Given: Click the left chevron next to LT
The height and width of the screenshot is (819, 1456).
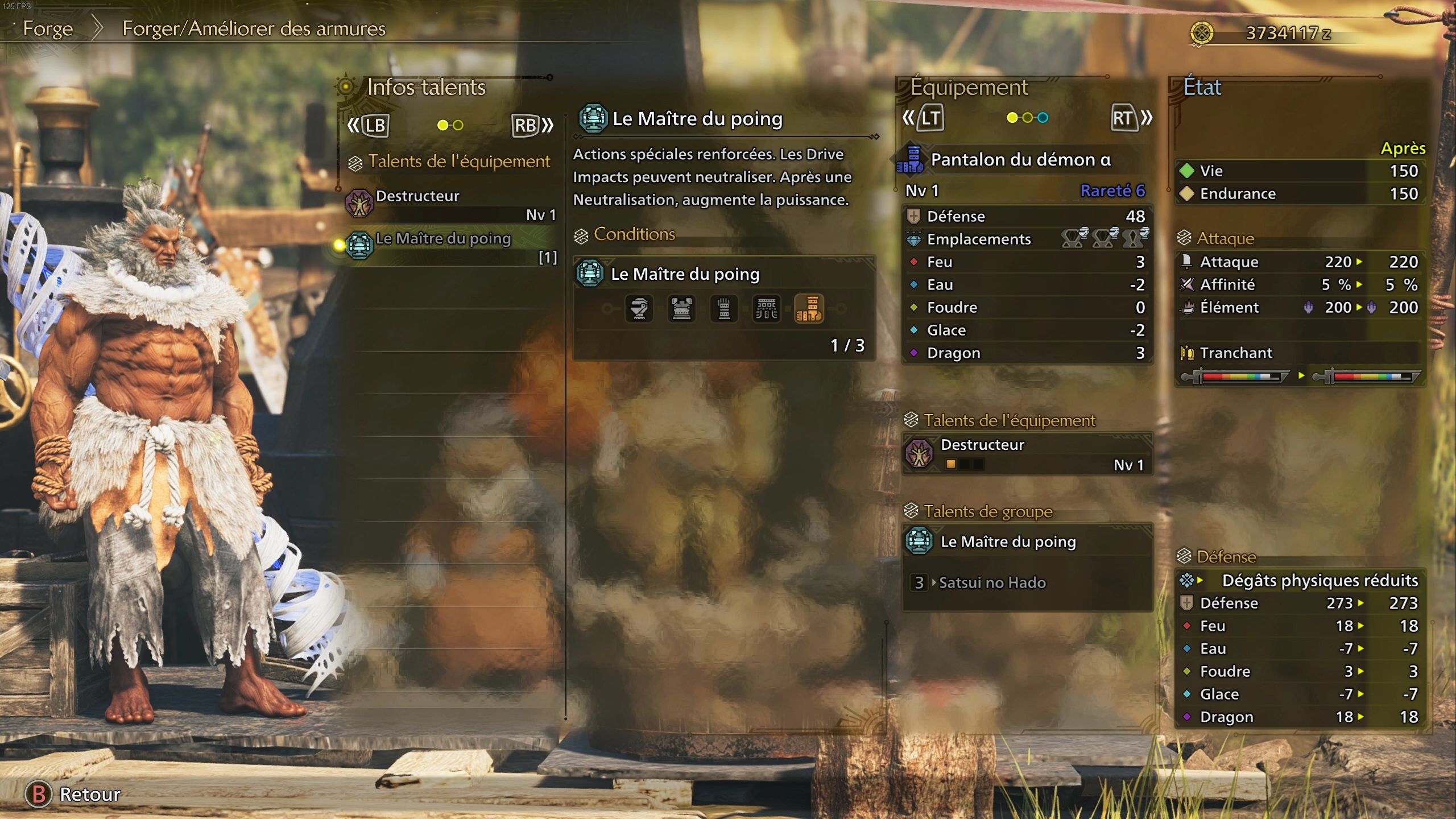Looking at the screenshot, I should 909,118.
